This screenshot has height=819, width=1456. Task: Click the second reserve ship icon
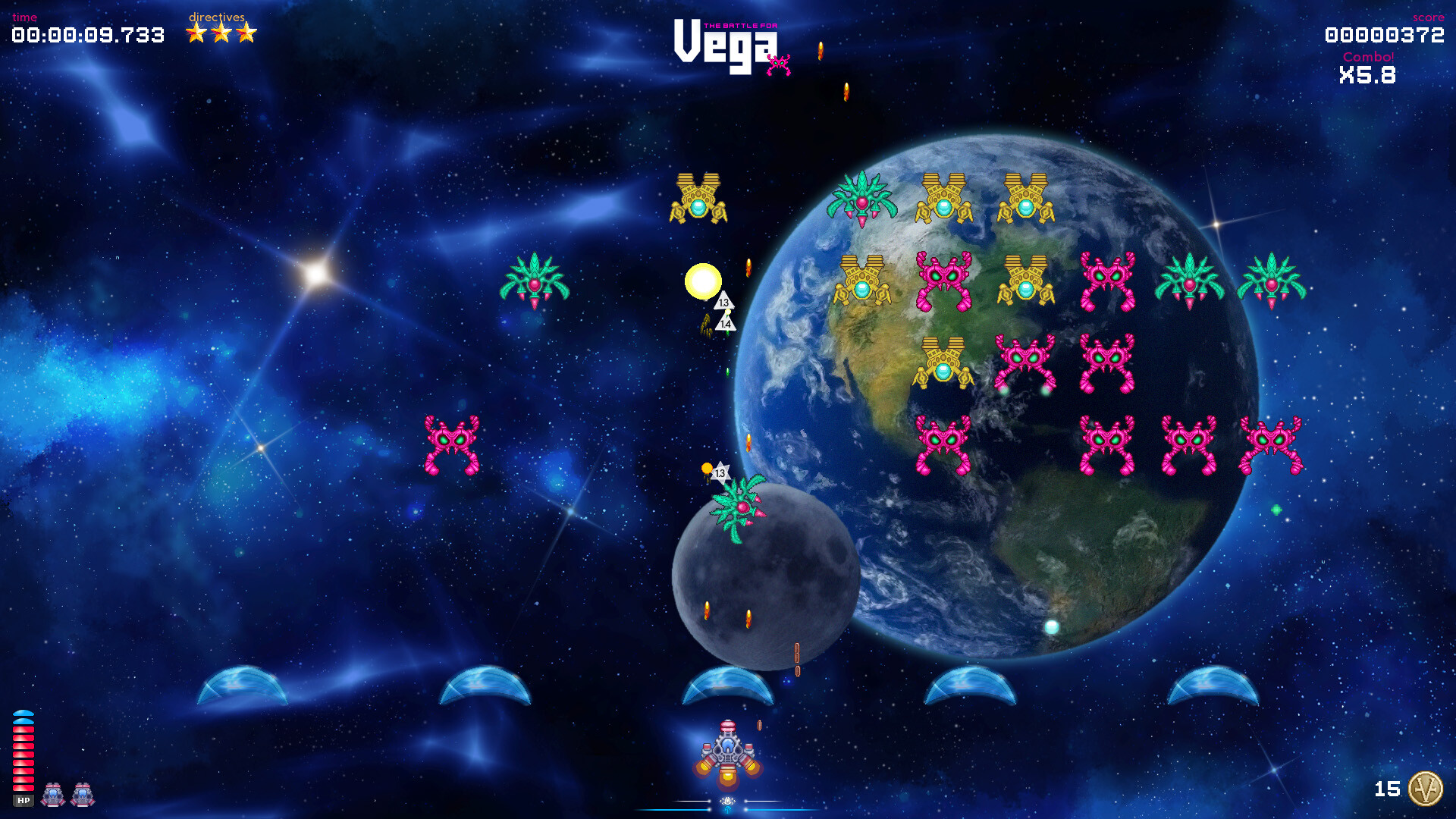click(x=80, y=795)
